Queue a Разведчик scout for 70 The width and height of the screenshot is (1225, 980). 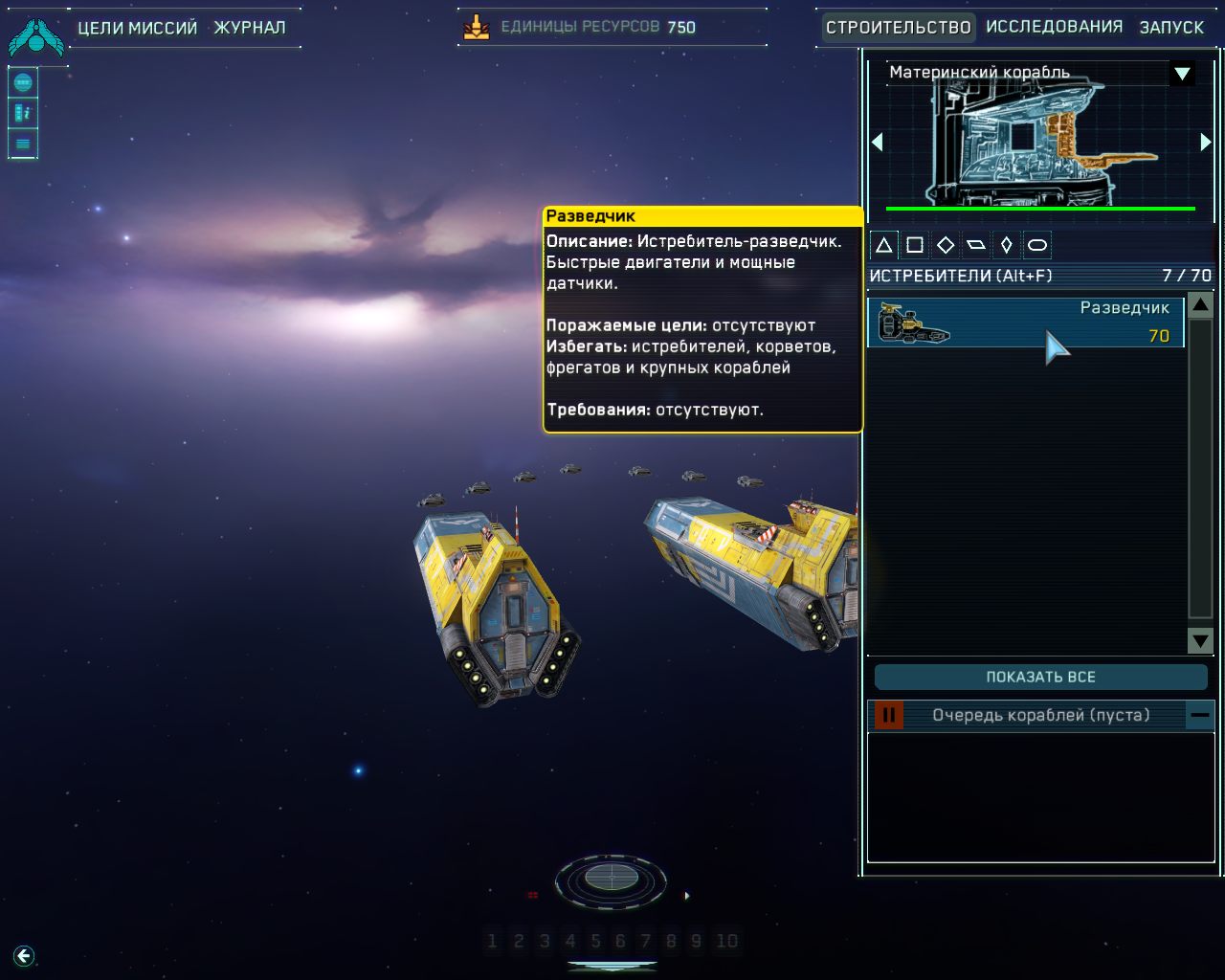pyautogui.click(x=1025, y=323)
